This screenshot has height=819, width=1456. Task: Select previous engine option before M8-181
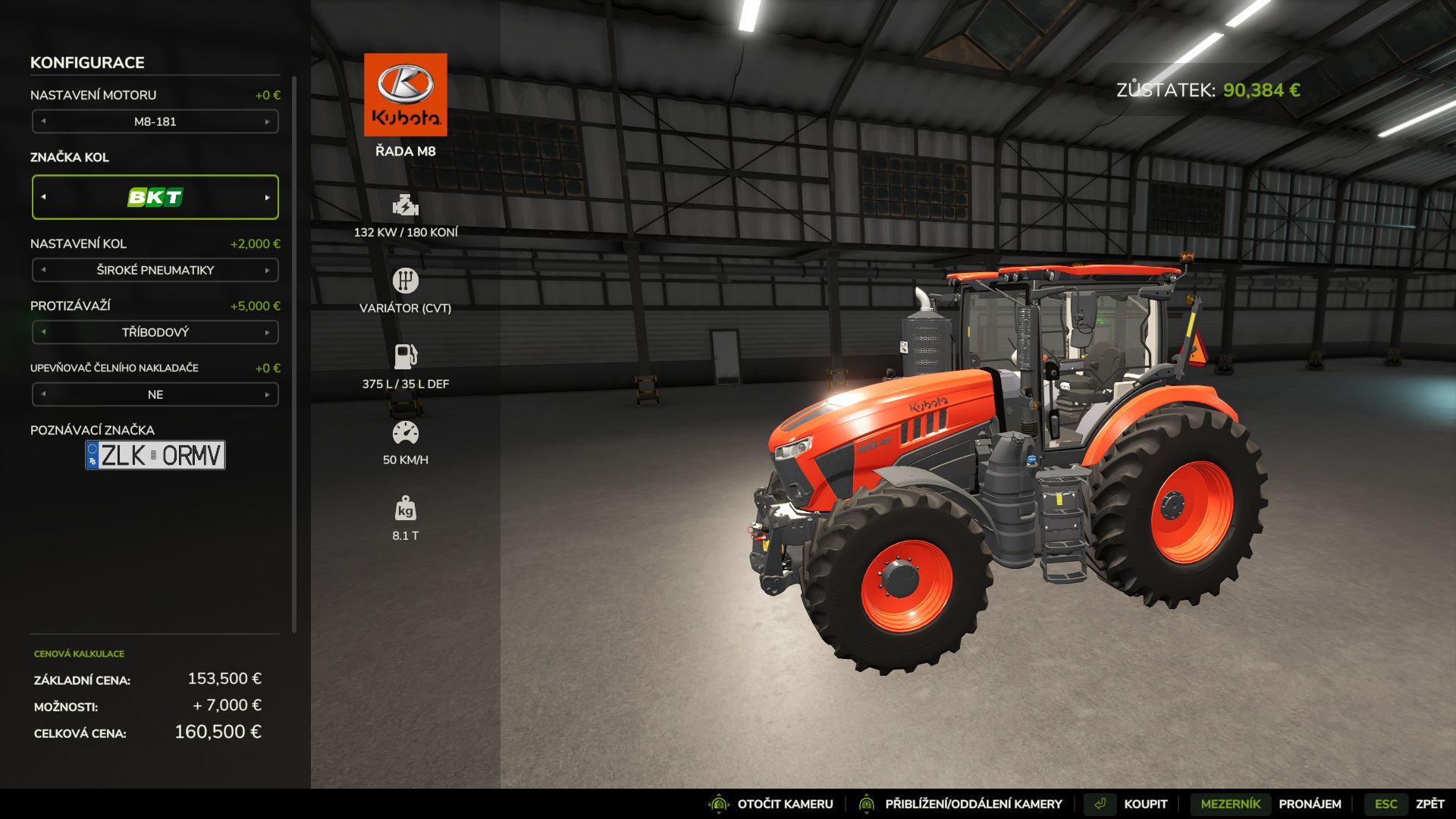(43, 121)
